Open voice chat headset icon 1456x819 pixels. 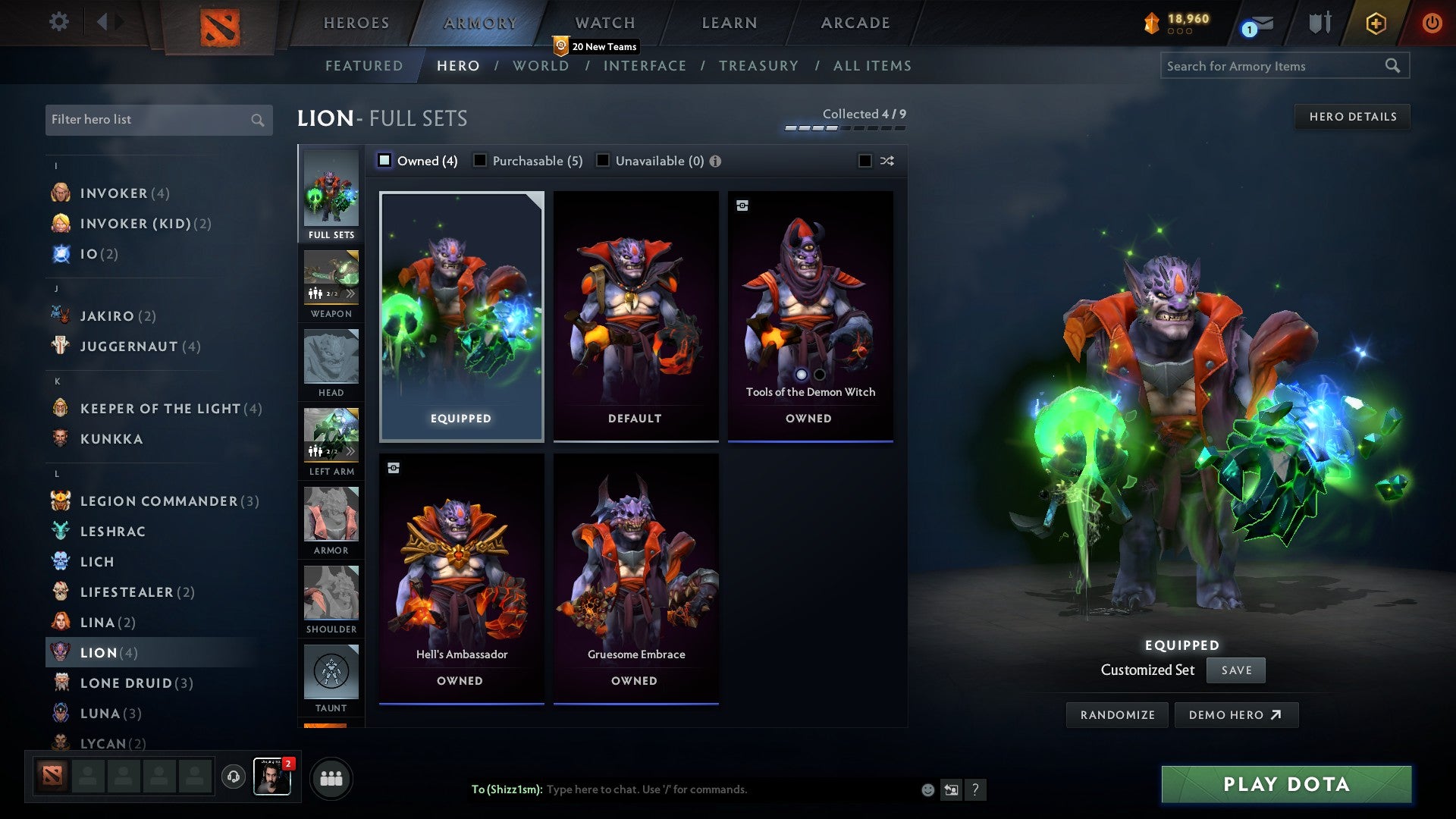click(233, 777)
